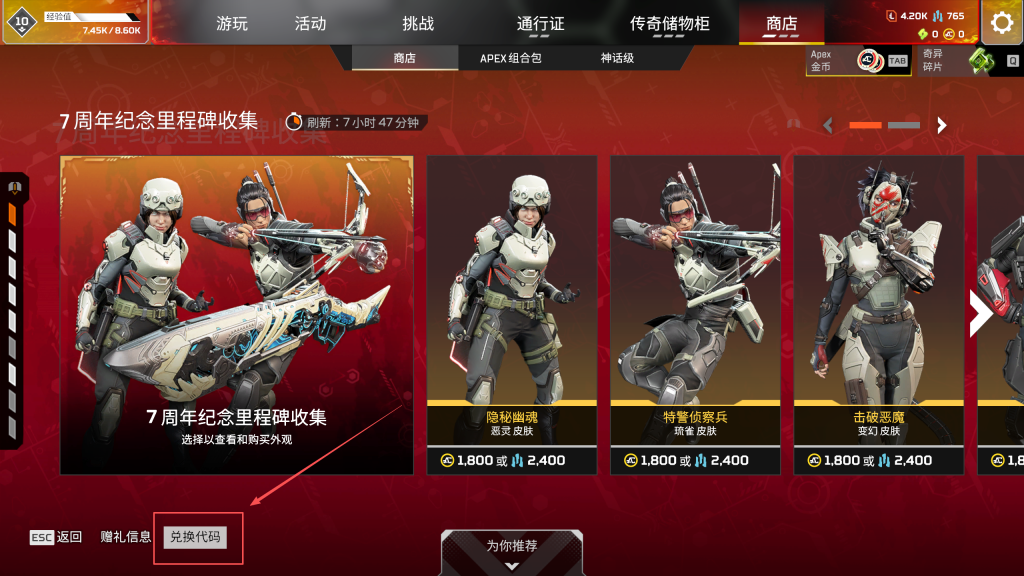Open 赠礼信息 gift info
Image resolution: width=1024 pixels, height=576 pixels.
[x=126, y=537]
